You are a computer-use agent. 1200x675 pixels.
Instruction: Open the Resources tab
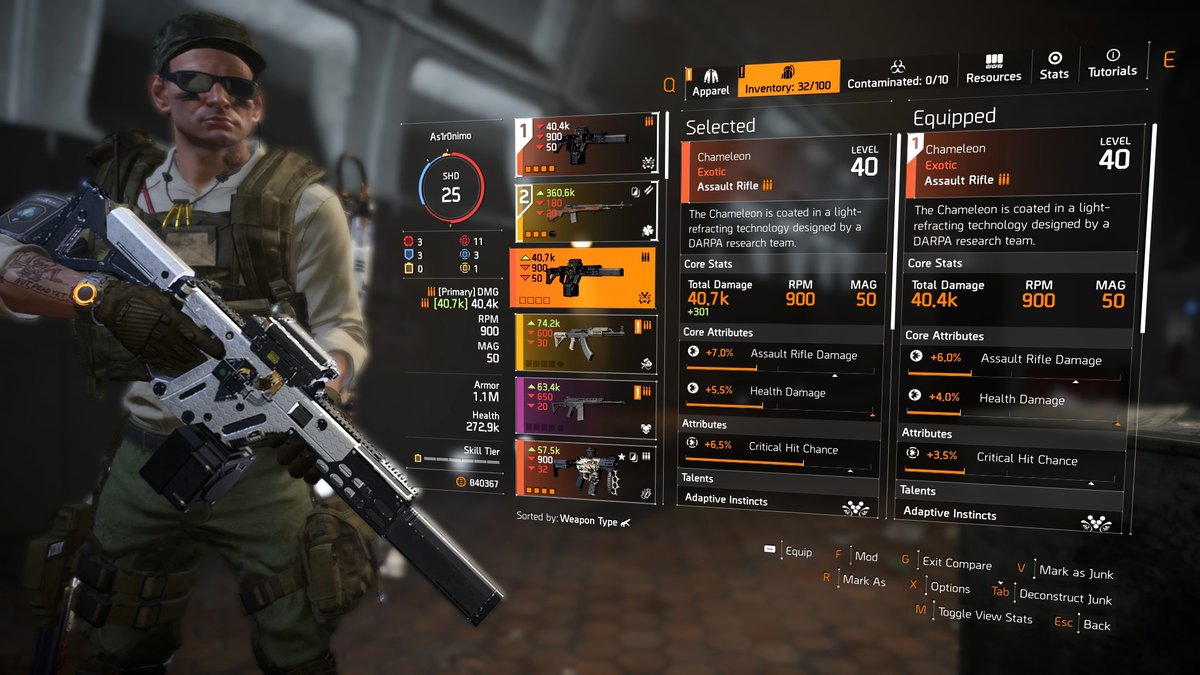click(993, 69)
